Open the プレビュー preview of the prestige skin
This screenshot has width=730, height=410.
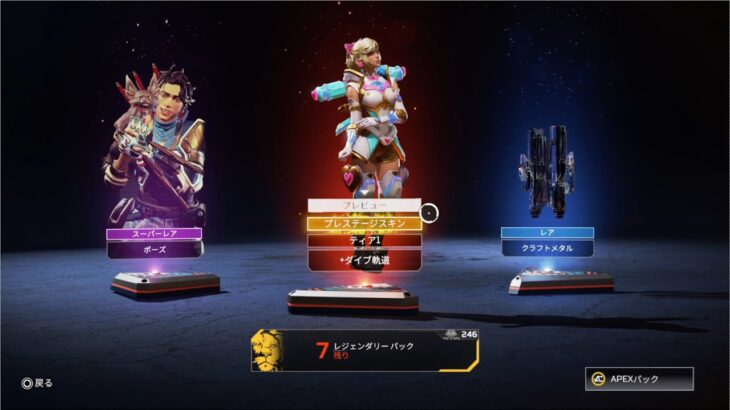pyautogui.click(x=364, y=205)
